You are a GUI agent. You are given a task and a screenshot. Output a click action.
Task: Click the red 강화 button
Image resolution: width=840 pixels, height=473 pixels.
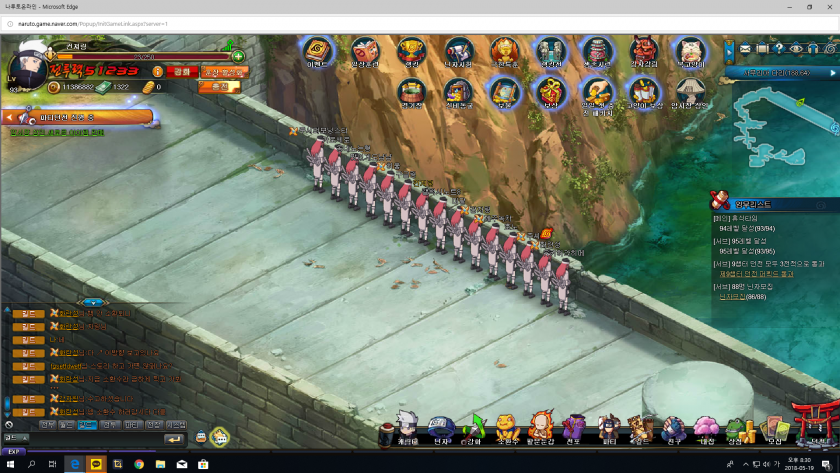[x=181, y=72]
